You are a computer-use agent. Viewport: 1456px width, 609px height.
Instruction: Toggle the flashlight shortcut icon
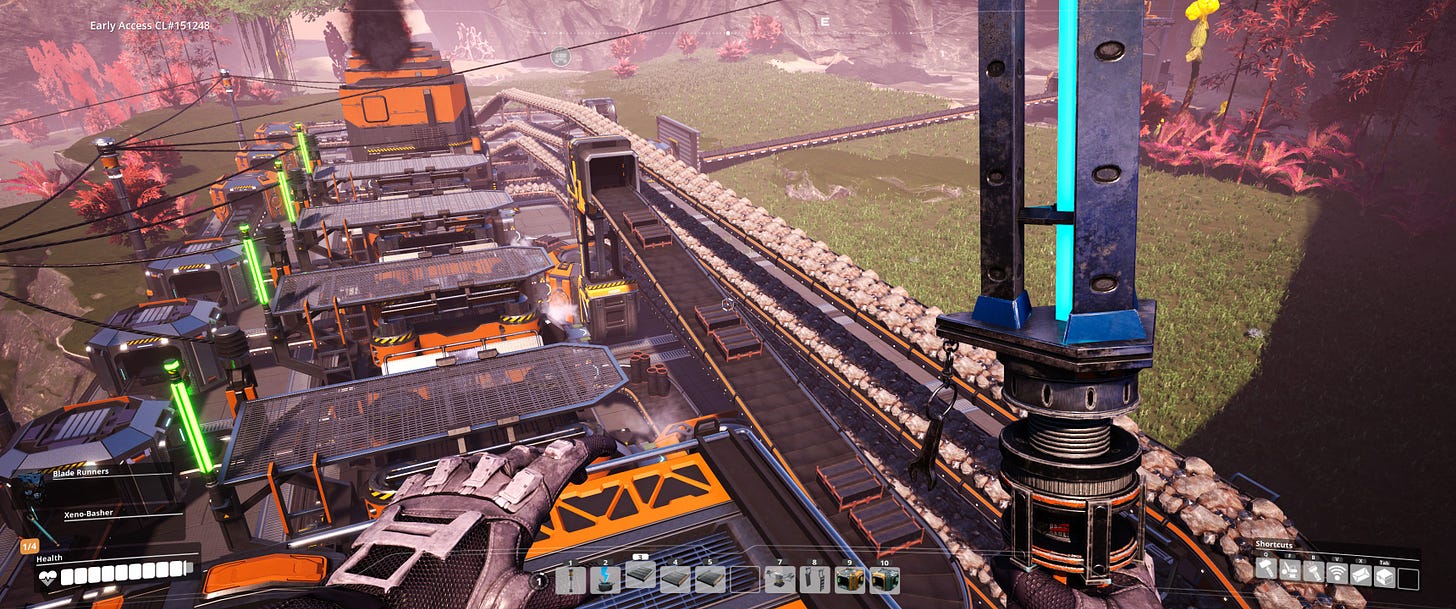[1314, 573]
